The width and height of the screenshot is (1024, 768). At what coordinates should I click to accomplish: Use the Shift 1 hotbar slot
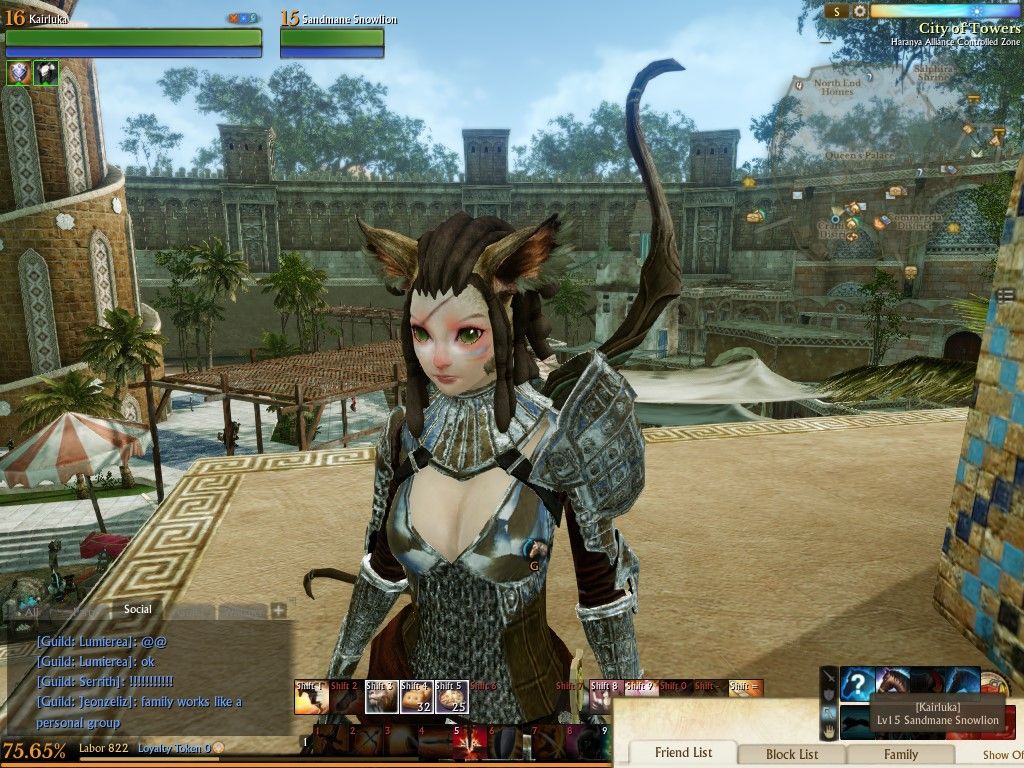pyautogui.click(x=311, y=697)
